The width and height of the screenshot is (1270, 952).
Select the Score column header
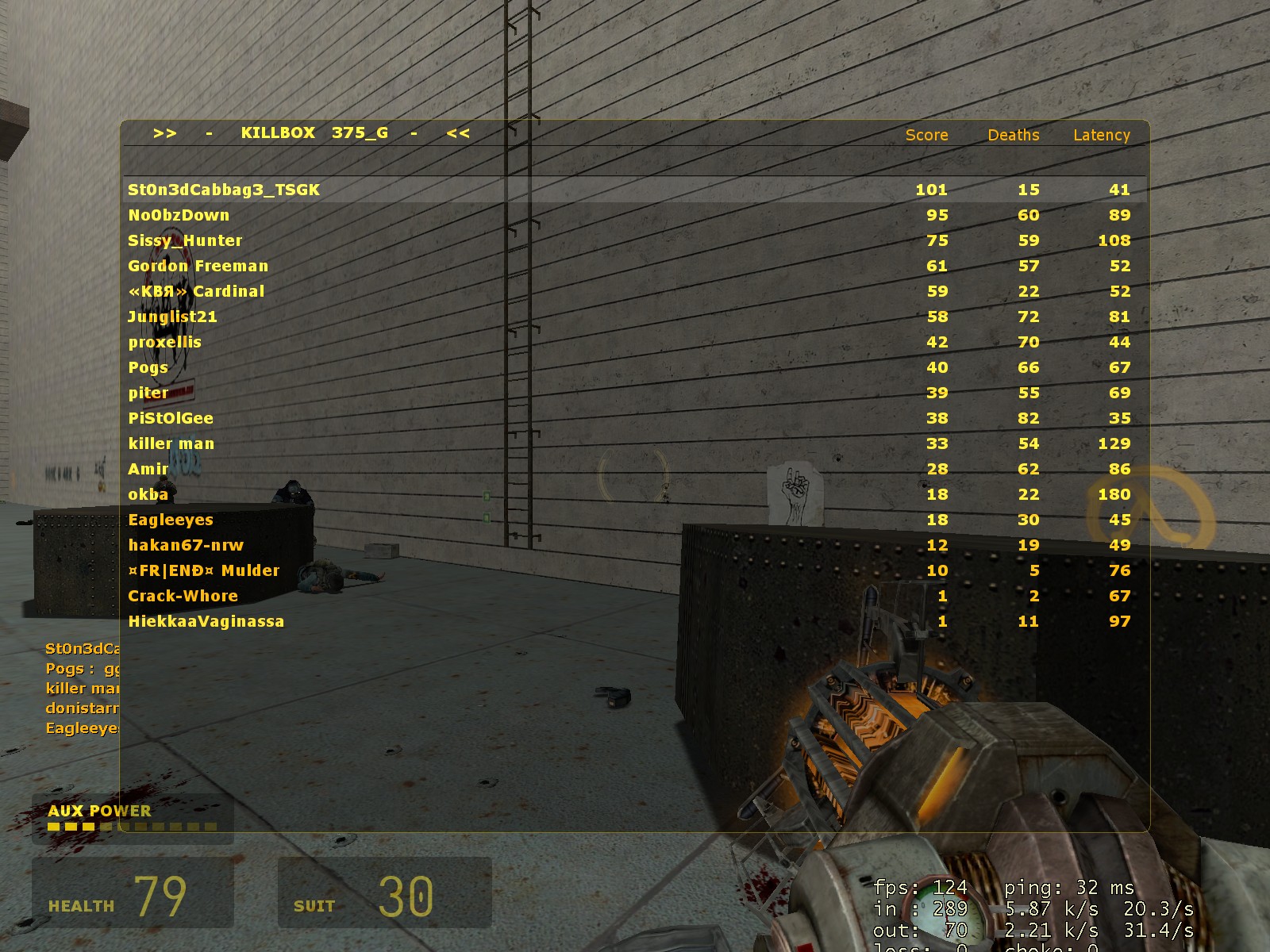(926, 135)
